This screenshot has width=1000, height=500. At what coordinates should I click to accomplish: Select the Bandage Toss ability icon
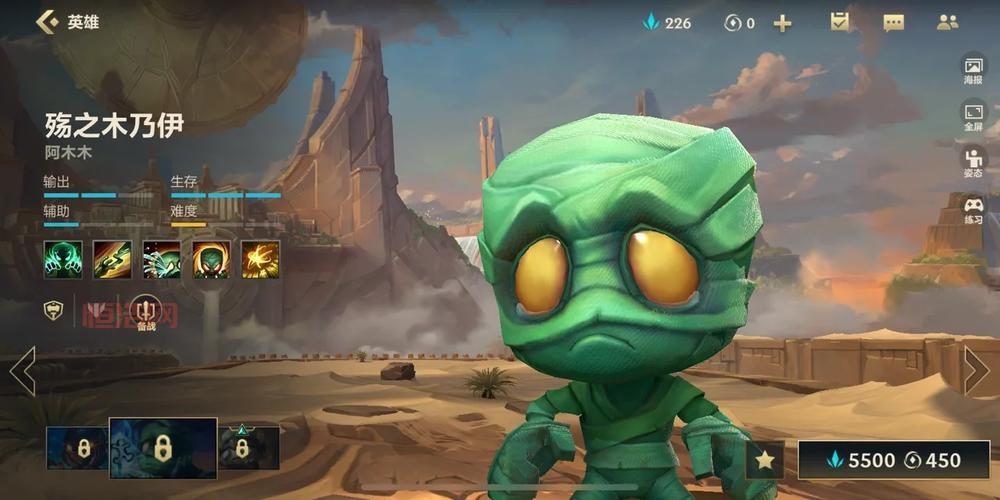click(112, 259)
